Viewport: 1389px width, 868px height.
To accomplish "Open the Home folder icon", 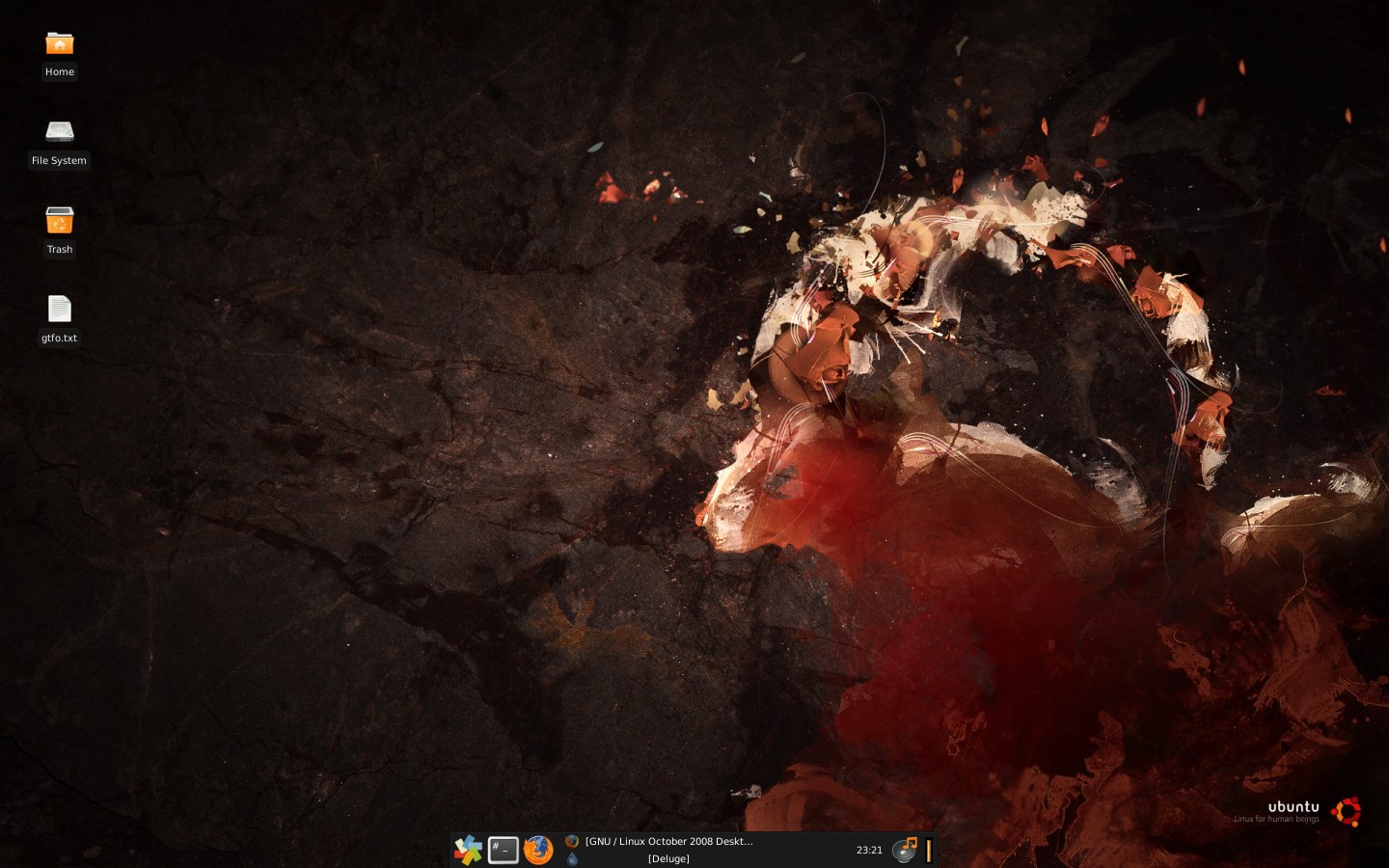I will (x=59, y=44).
